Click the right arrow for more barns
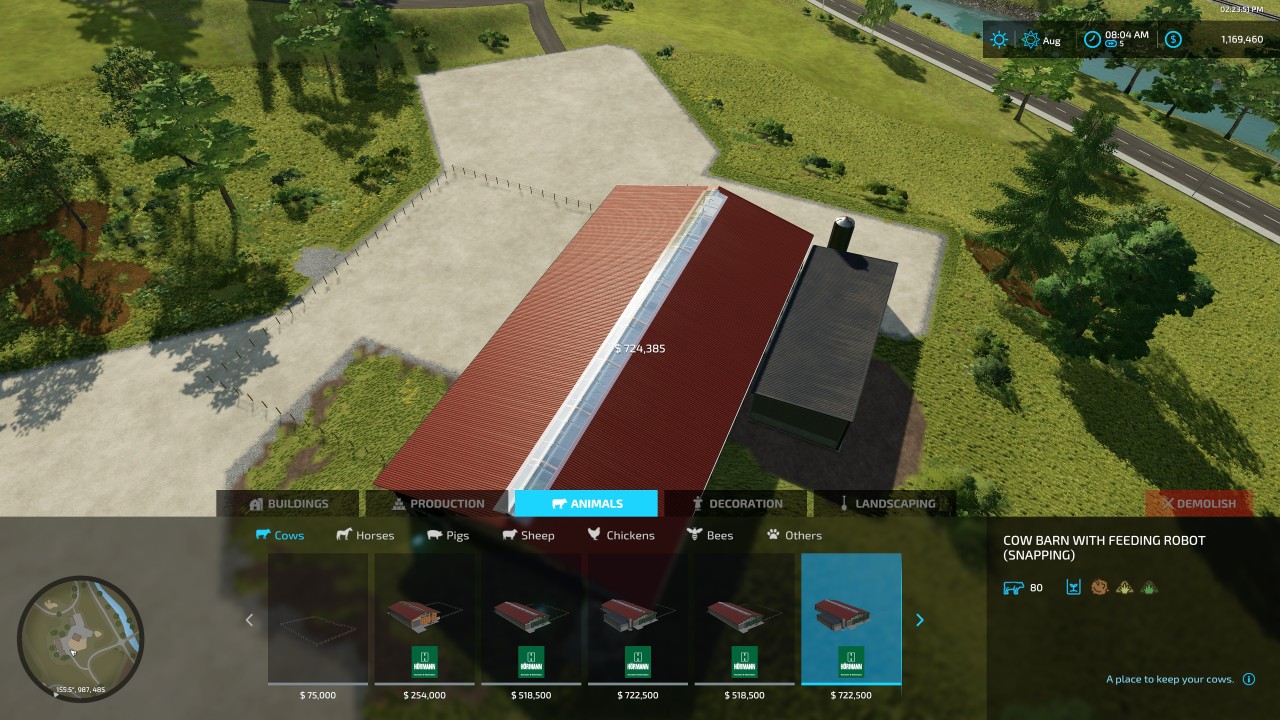This screenshot has width=1280, height=720. pos(920,620)
